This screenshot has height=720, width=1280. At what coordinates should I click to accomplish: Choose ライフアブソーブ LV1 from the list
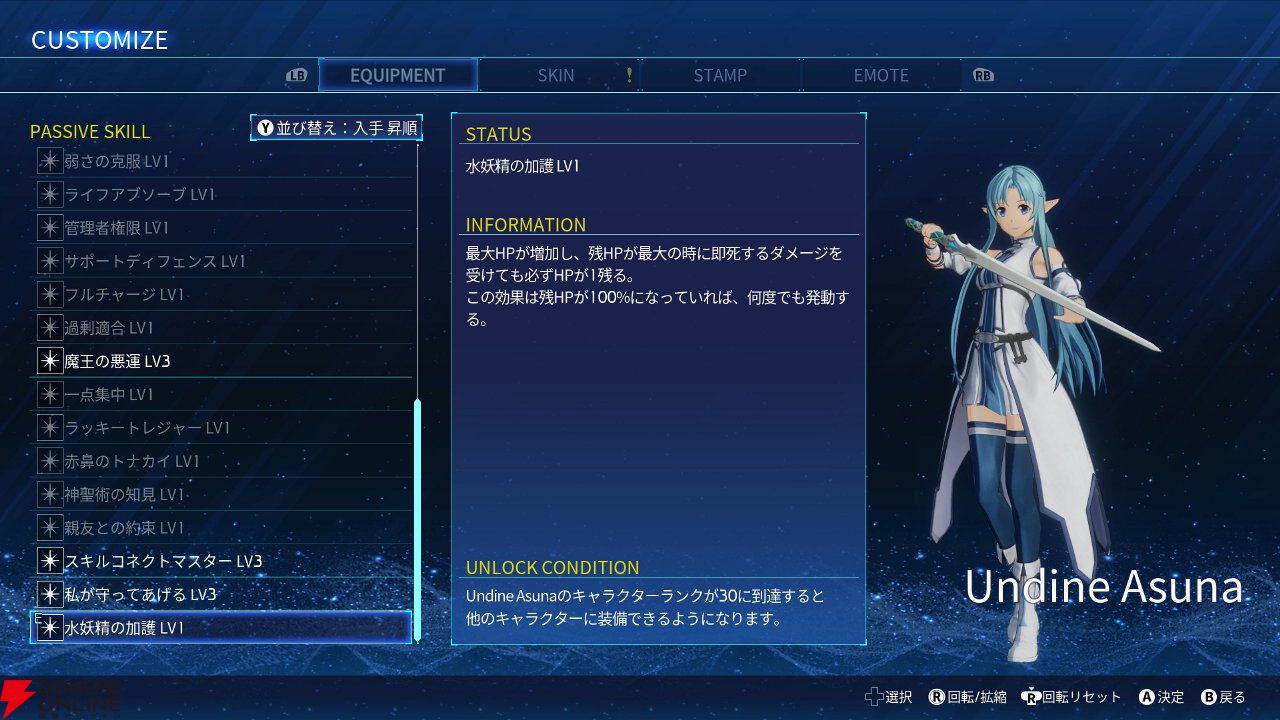pos(222,194)
